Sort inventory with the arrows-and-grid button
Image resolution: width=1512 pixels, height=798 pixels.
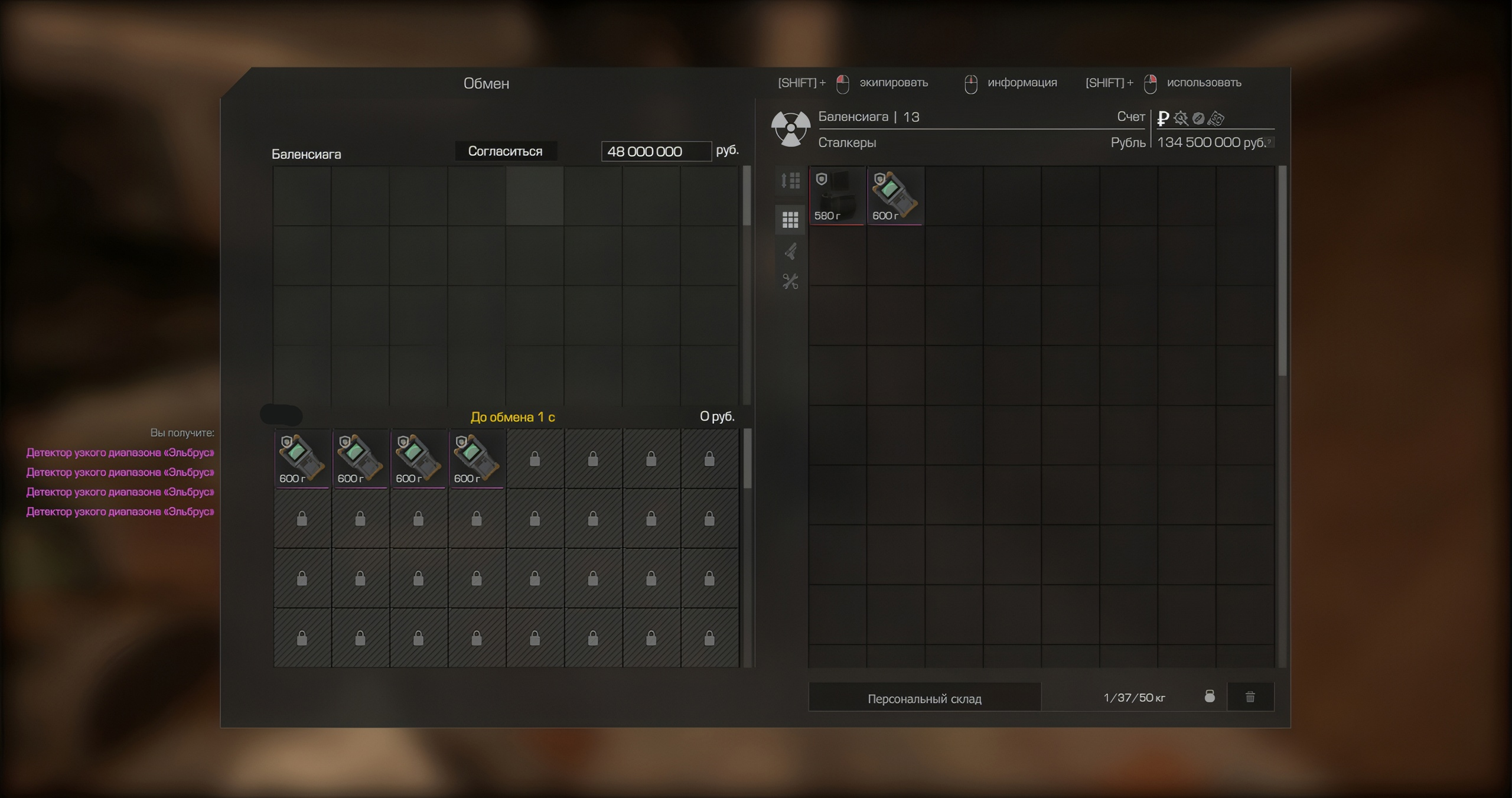click(x=790, y=180)
